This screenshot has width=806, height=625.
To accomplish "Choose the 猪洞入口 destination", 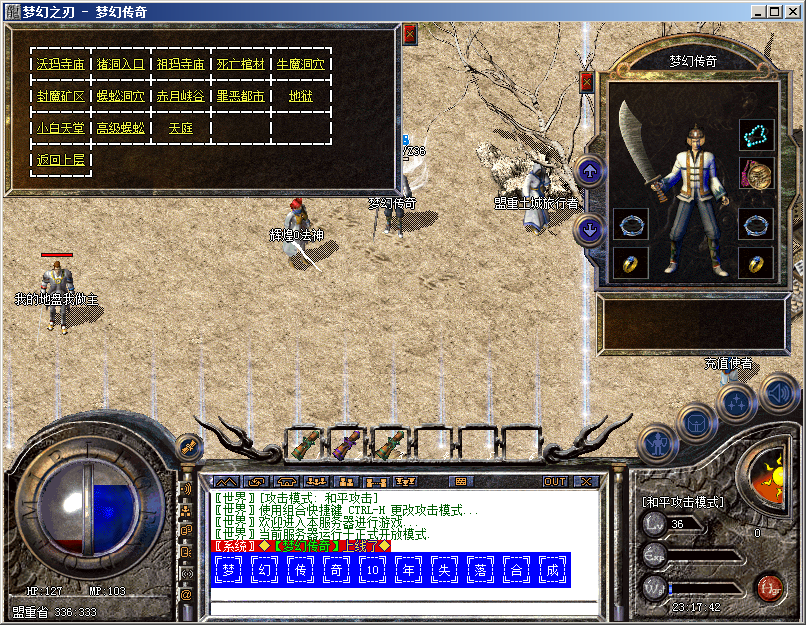I will (x=120, y=64).
